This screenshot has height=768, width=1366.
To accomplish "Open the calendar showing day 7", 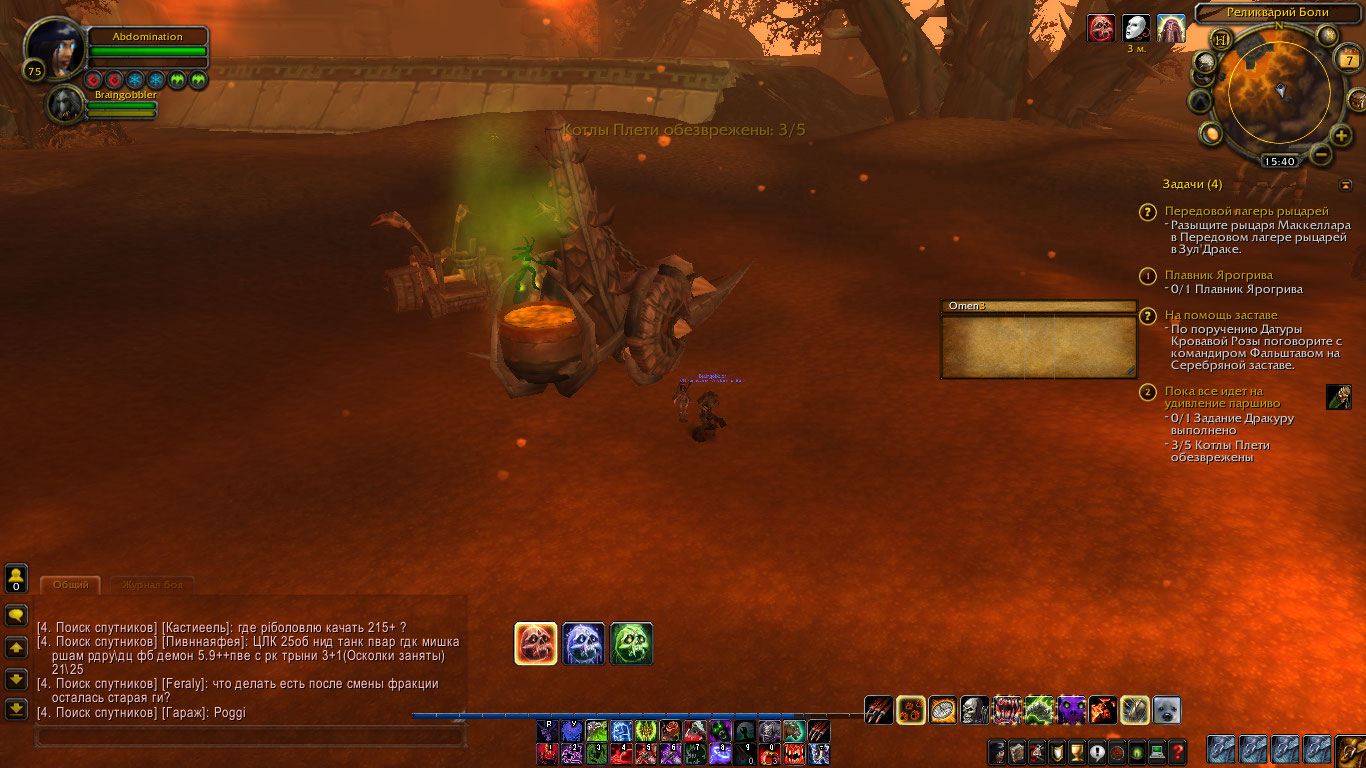I will [1347, 61].
